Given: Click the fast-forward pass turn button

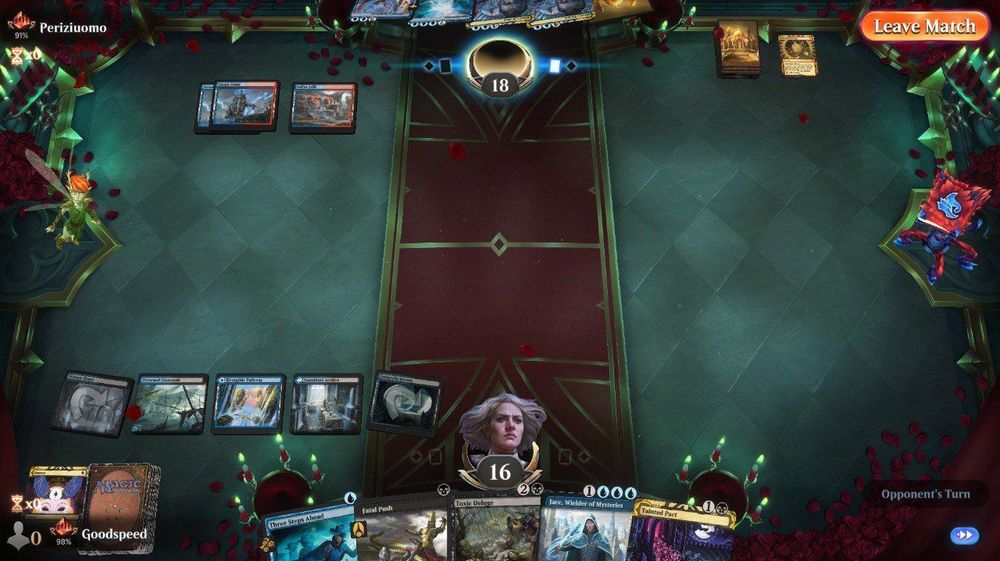Looking at the screenshot, I should click(964, 535).
